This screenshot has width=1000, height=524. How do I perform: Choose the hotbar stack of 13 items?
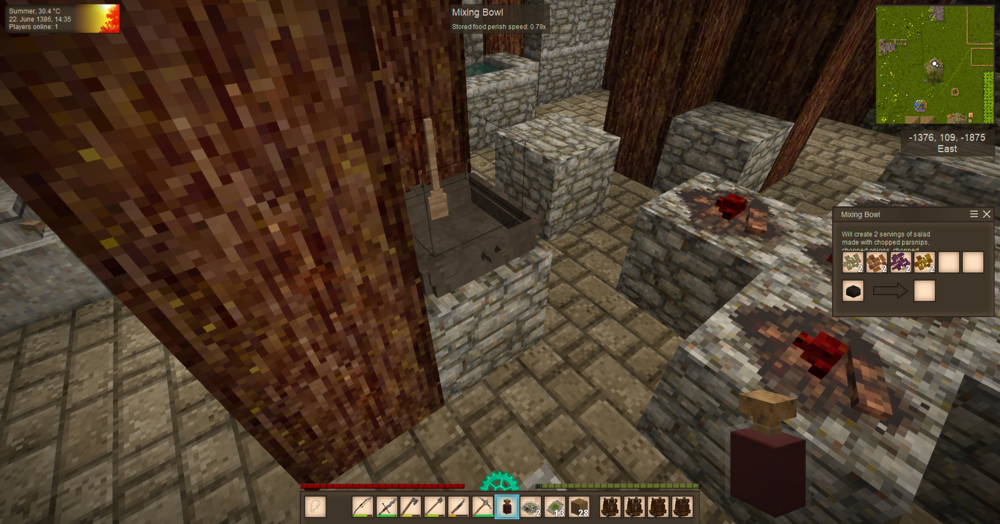click(555, 506)
